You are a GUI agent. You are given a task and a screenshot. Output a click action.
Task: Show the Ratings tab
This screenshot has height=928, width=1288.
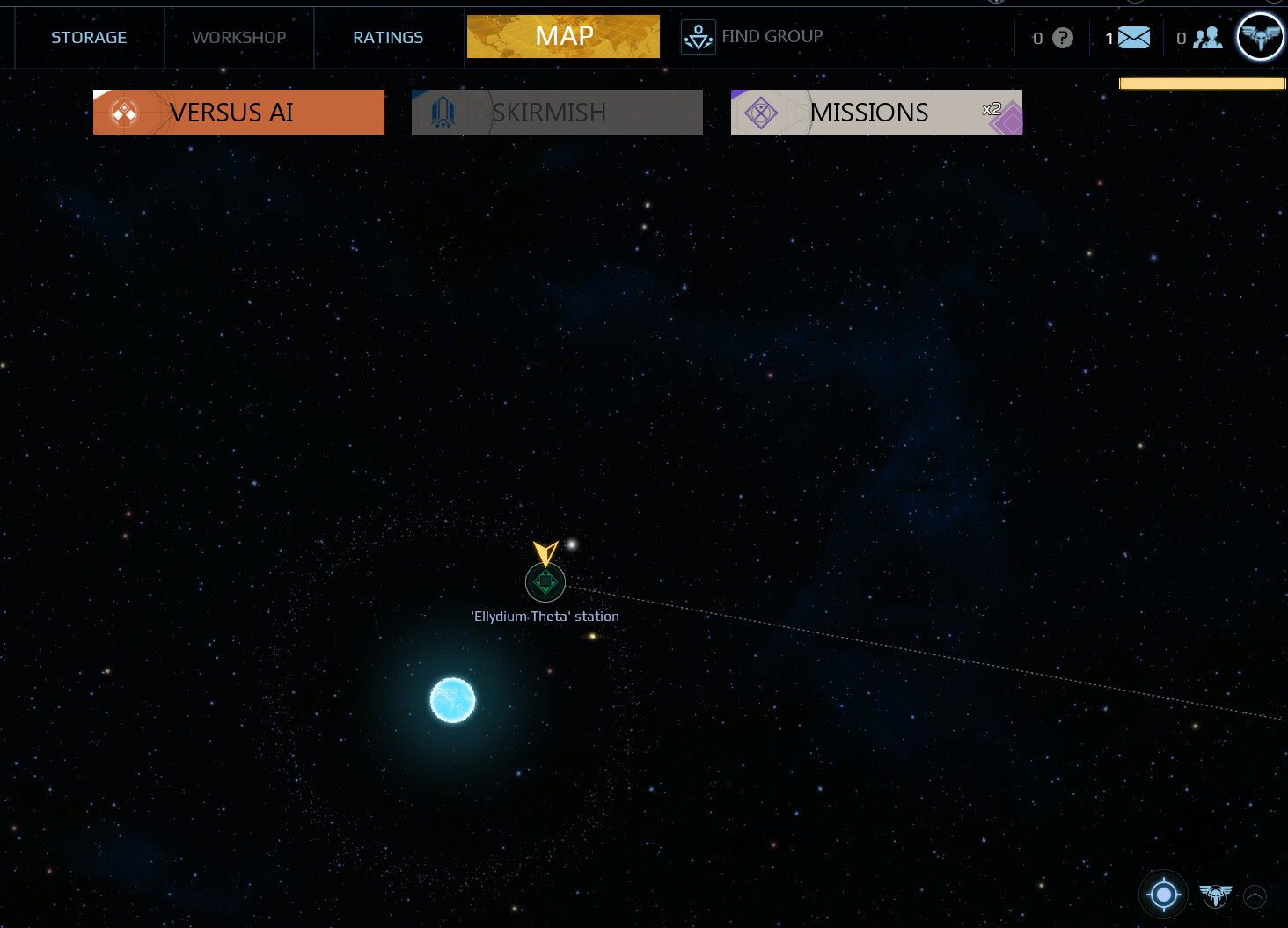[x=388, y=38]
